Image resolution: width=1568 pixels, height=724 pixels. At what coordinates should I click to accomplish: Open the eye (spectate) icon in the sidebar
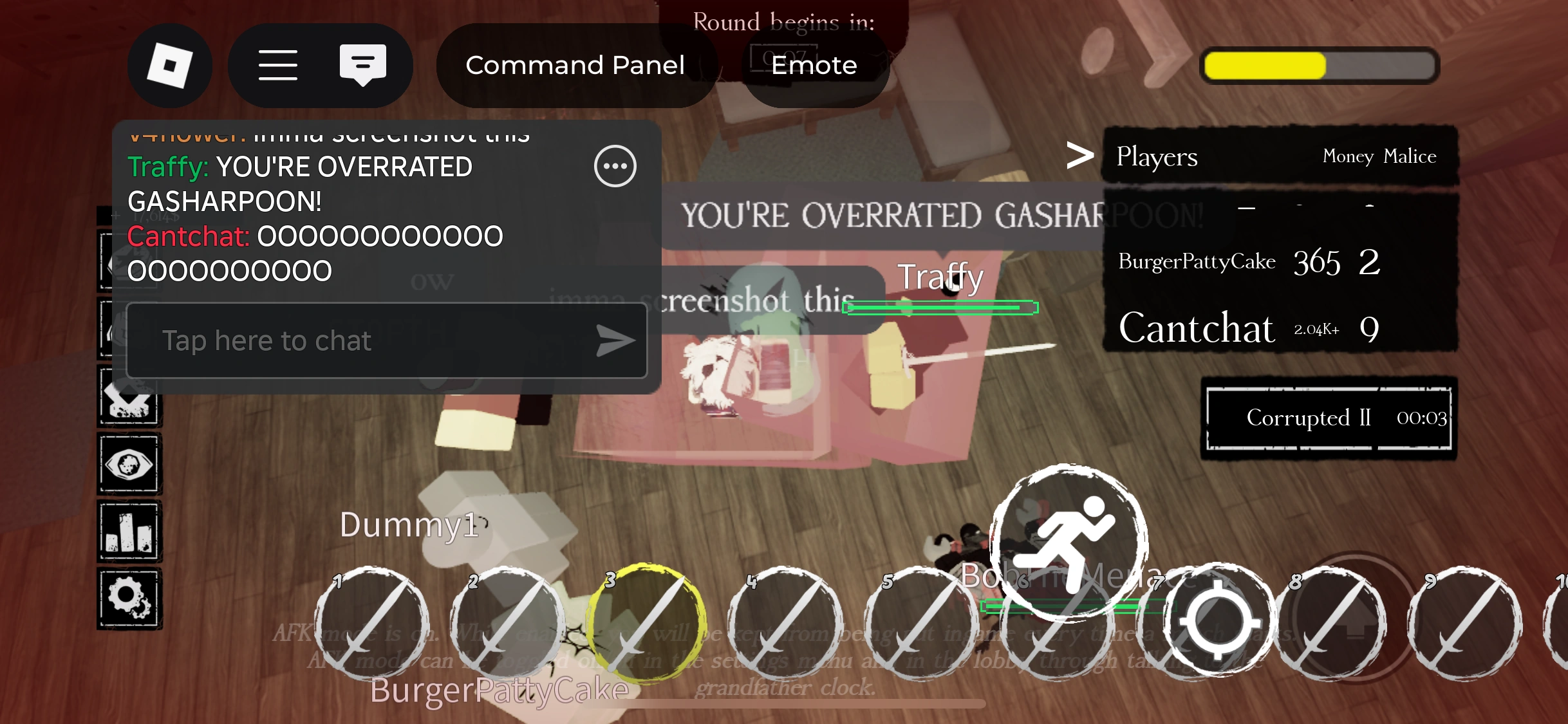click(x=129, y=465)
